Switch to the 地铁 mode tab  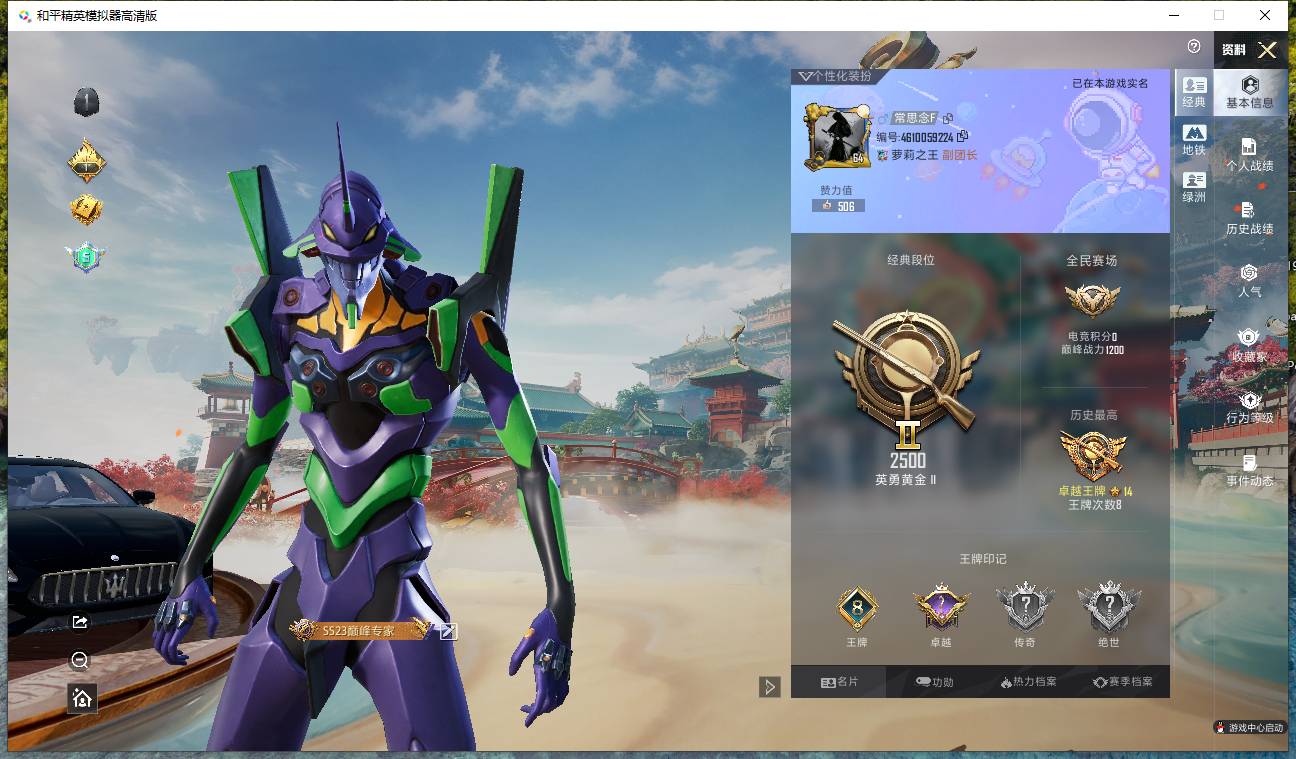point(1194,139)
